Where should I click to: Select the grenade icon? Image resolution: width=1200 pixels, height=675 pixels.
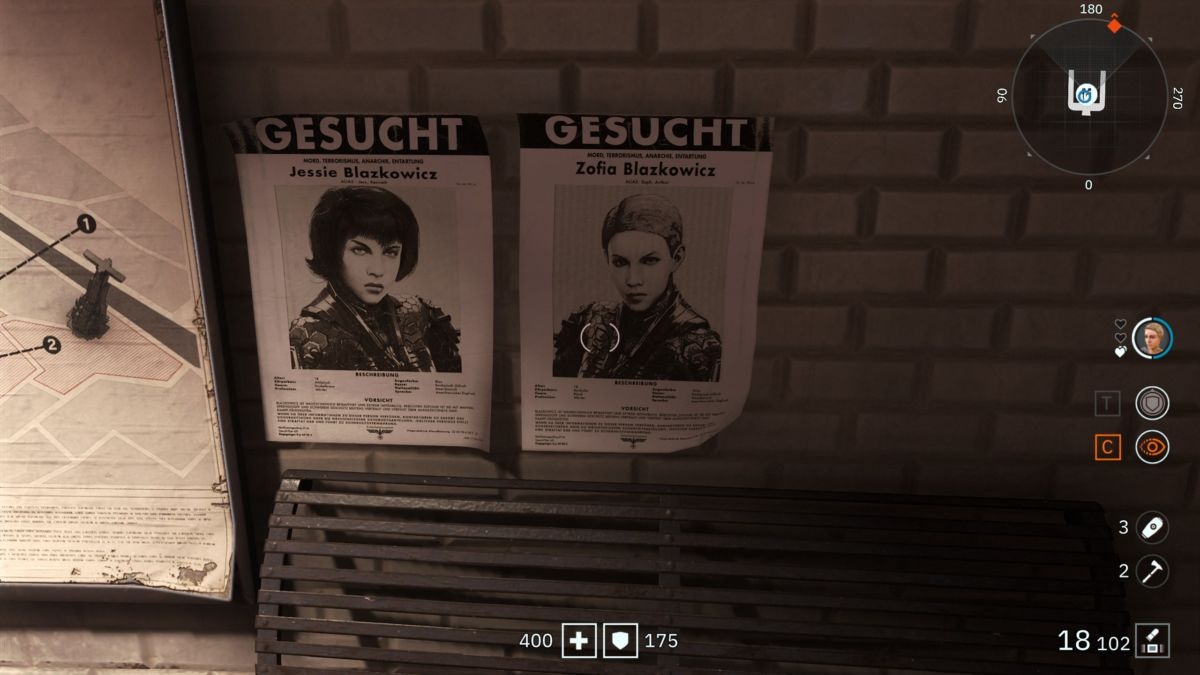pyautogui.click(x=1152, y=527)
